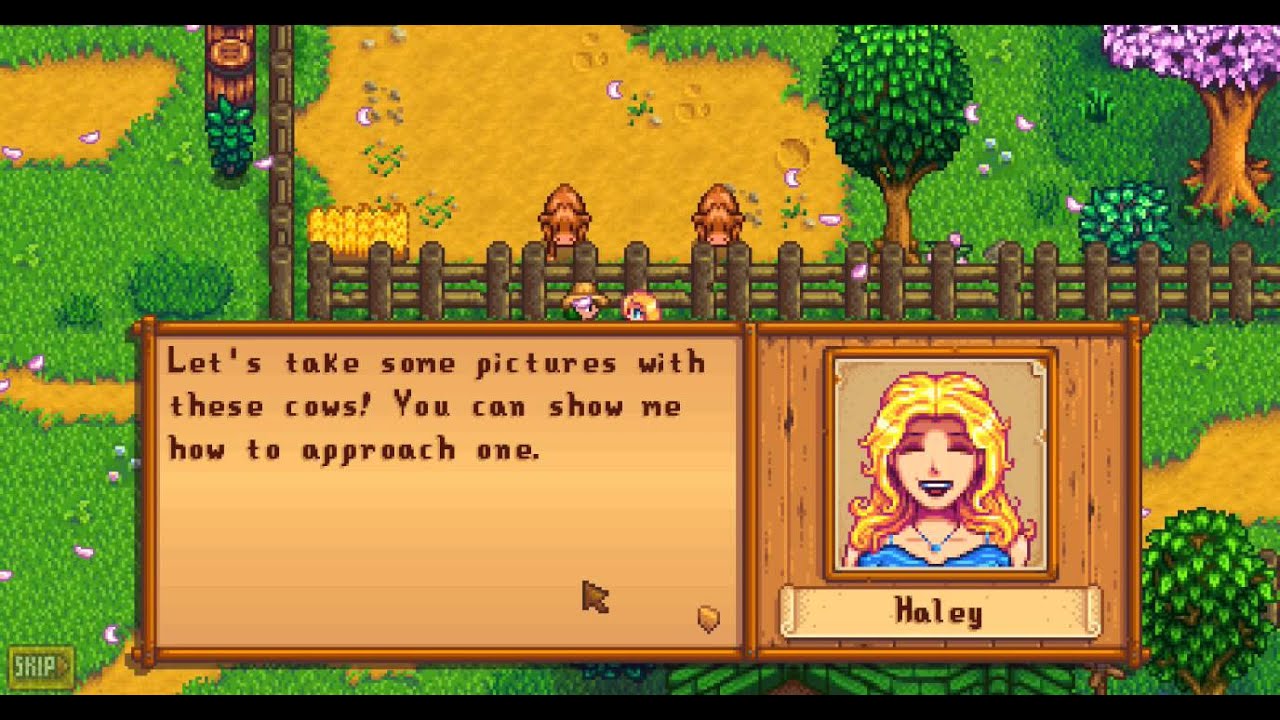Select the left cow in the pasture
Viewport: 1280px width, 720px height.
[566, 210]
